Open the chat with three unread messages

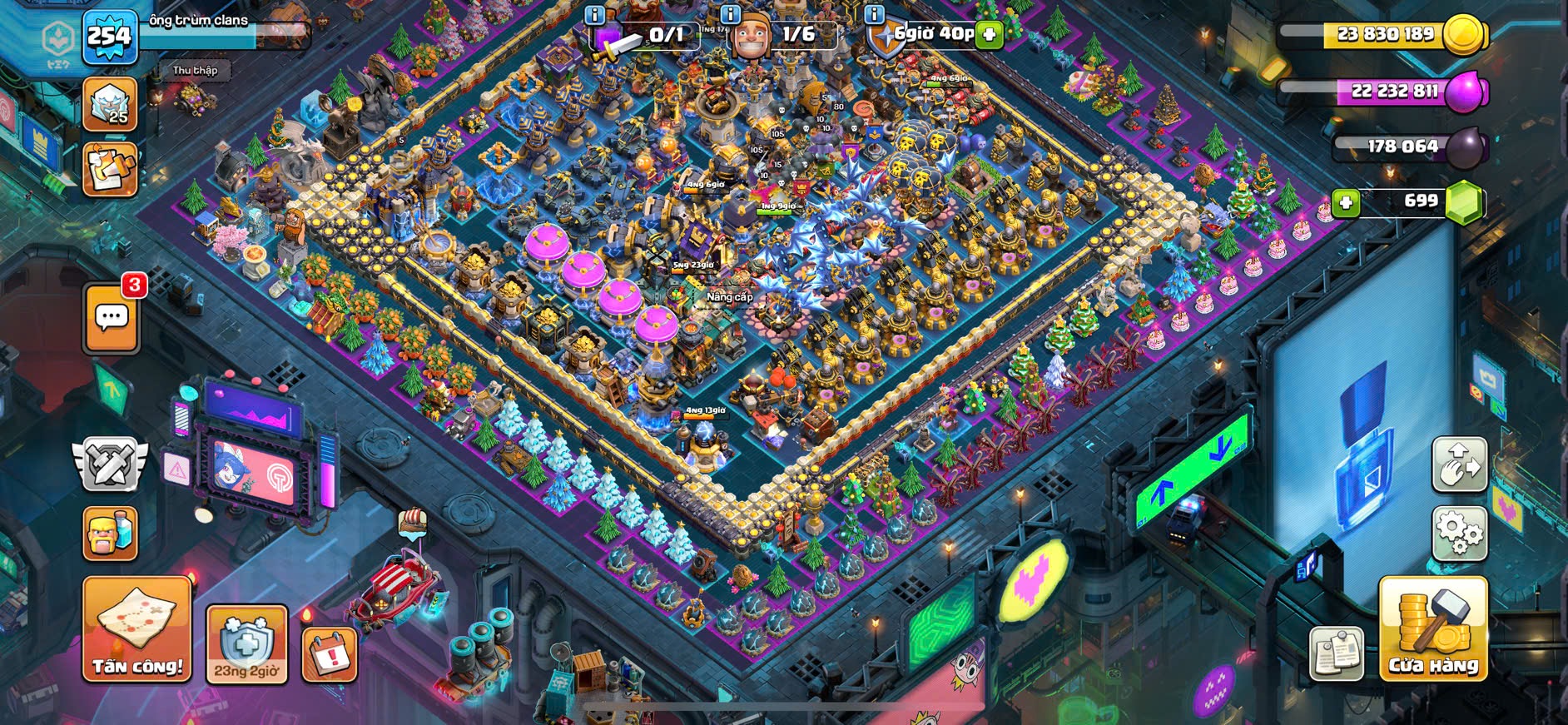coord(112,317)
